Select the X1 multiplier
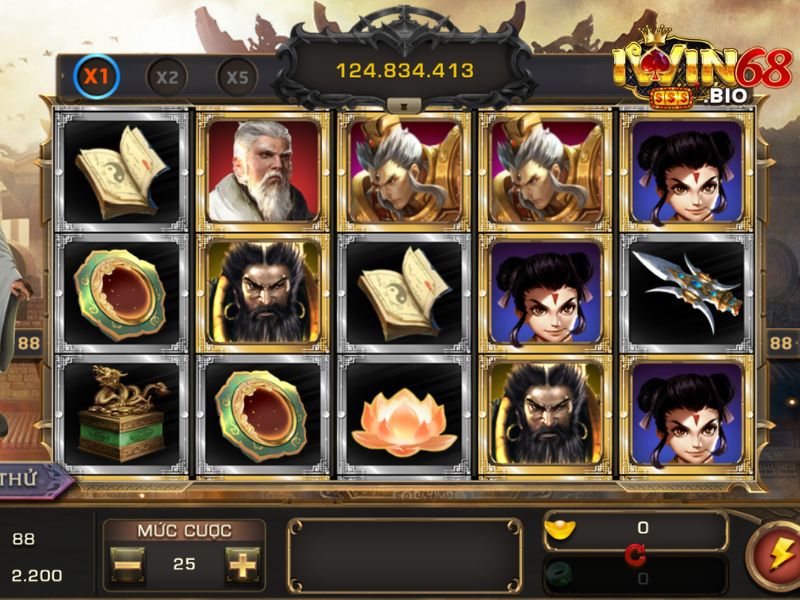 tap(96, 75)
